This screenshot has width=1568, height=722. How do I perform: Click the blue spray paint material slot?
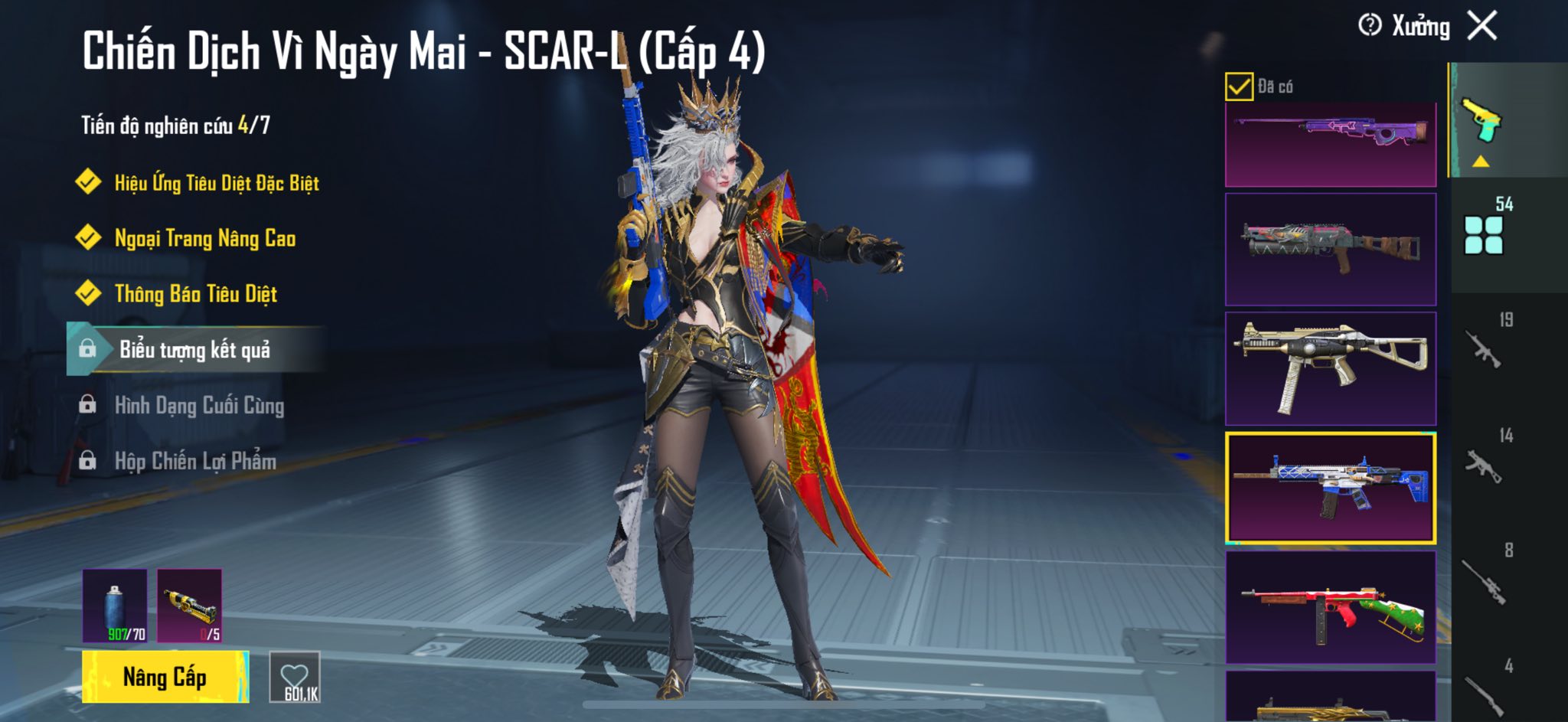115,605
